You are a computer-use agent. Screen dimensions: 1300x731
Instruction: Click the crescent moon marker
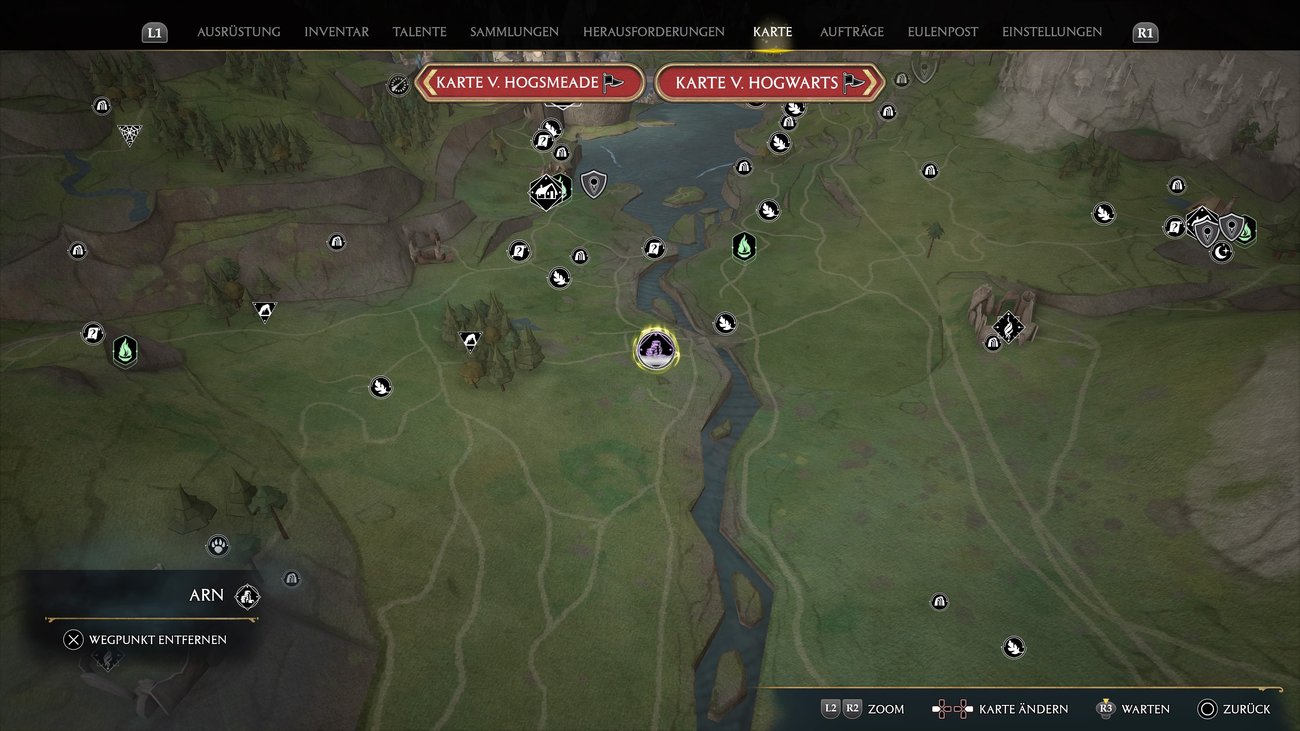[x=1221, y=252]
